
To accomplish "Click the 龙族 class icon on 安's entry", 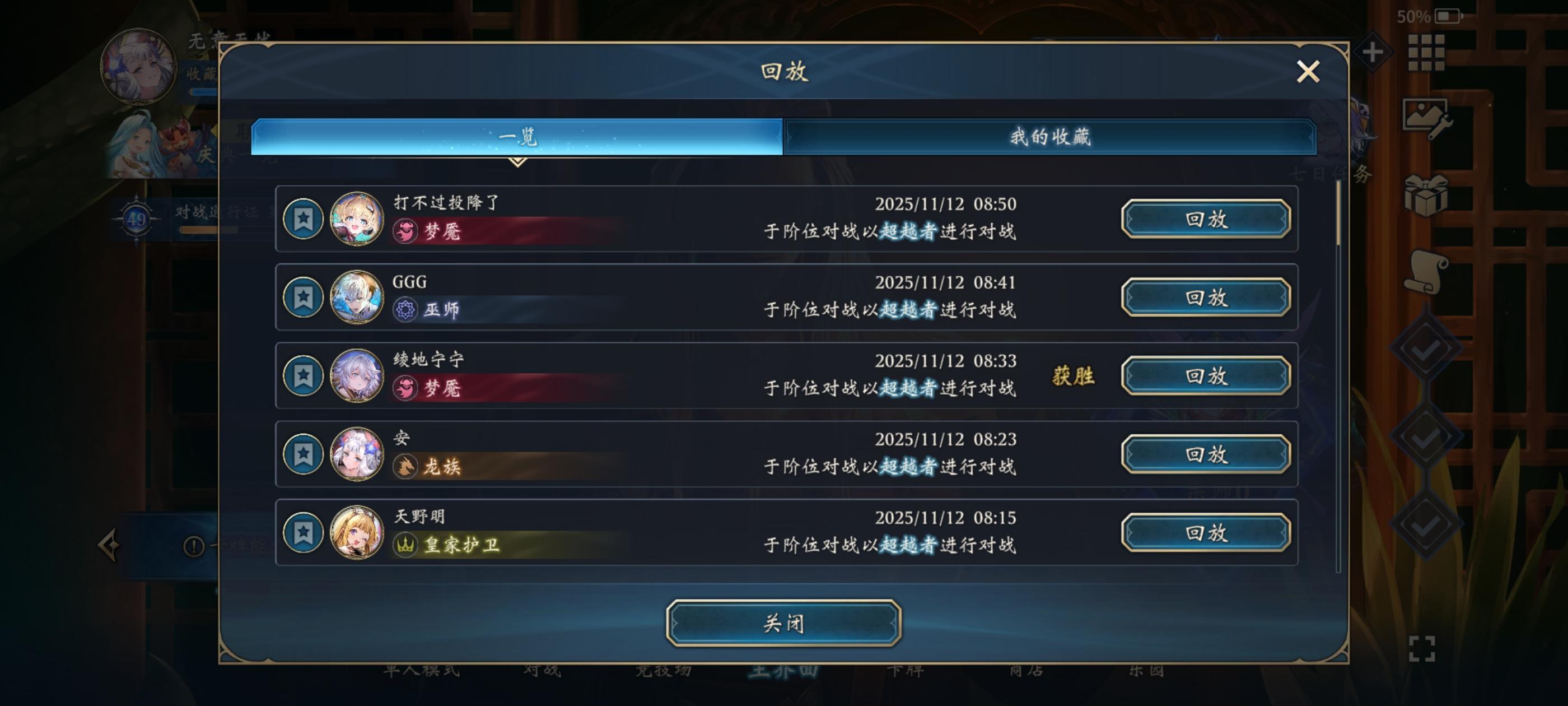I will [405, 467].
